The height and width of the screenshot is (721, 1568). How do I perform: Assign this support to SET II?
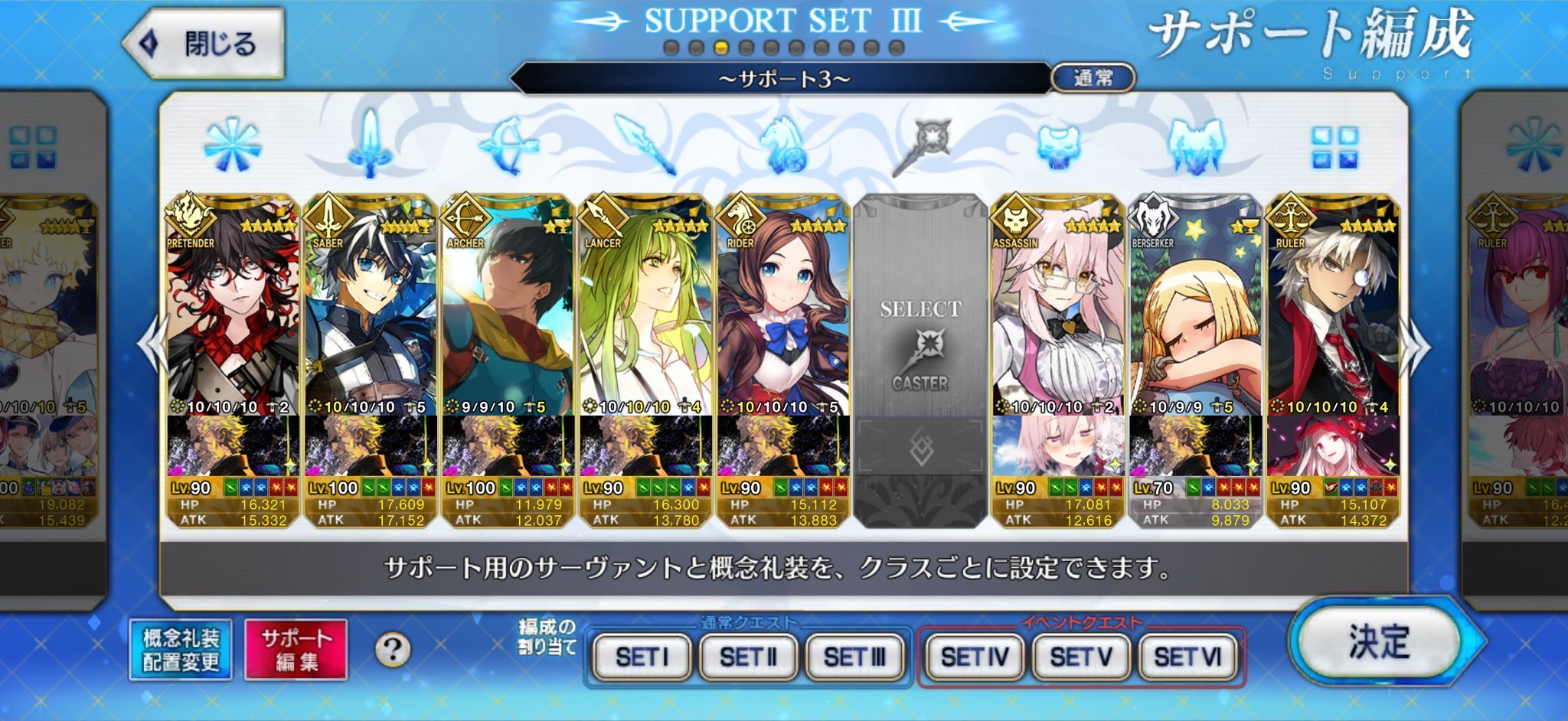click(x=748, y=657)
